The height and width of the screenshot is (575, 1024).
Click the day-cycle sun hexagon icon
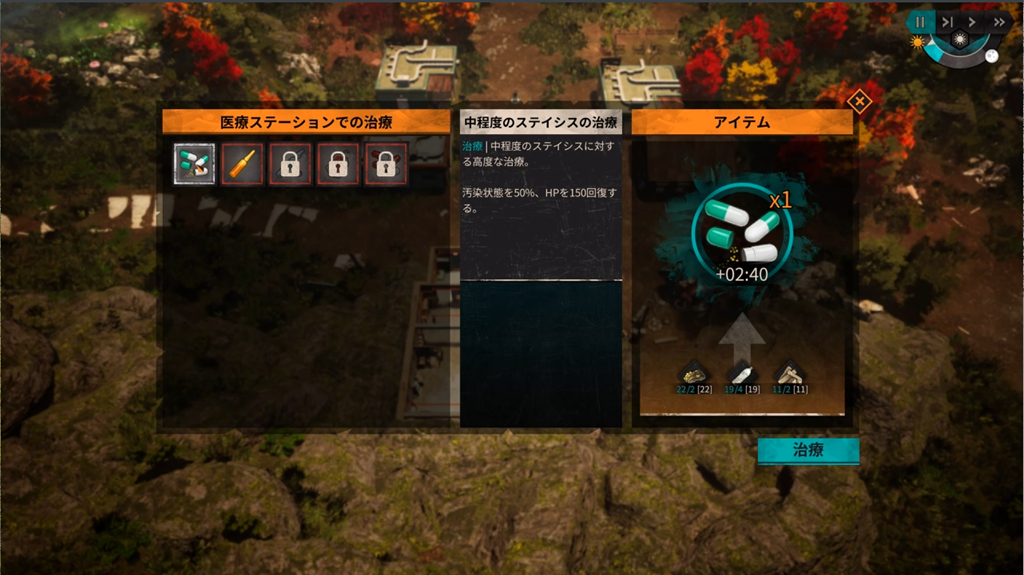tap(959, 39)
